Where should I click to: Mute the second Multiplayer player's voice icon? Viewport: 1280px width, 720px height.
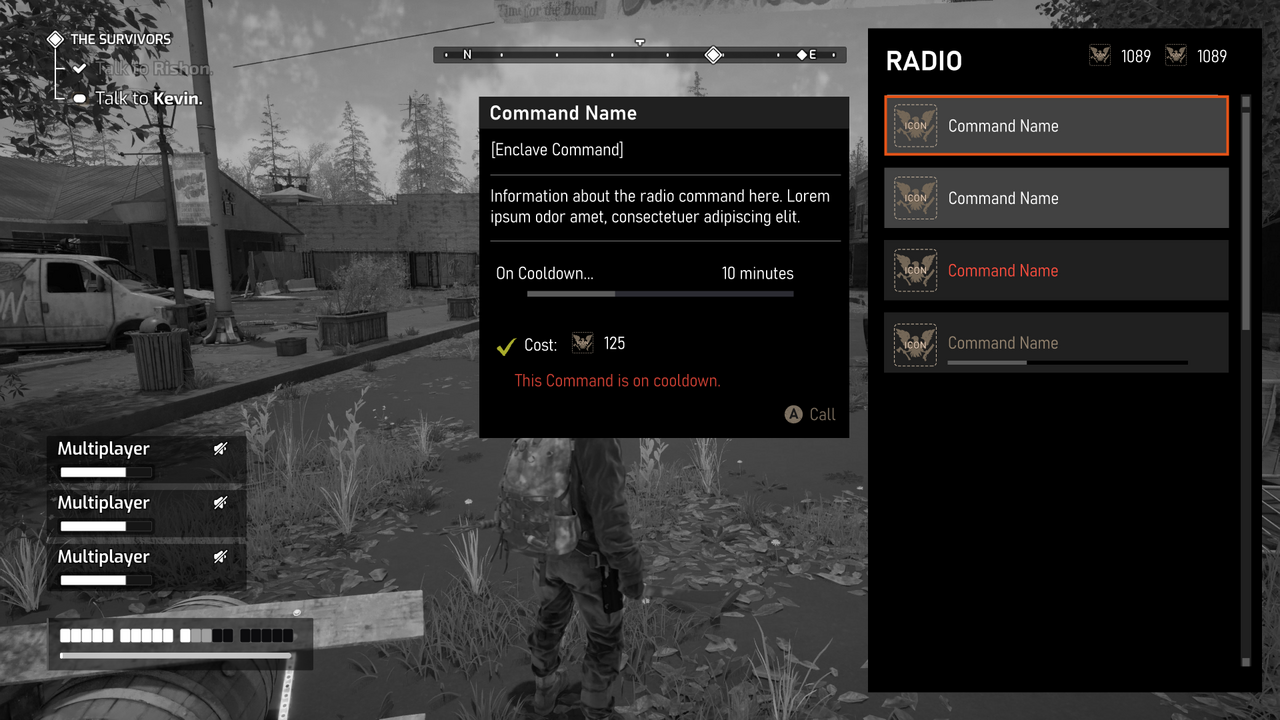[x=221, y=502]
